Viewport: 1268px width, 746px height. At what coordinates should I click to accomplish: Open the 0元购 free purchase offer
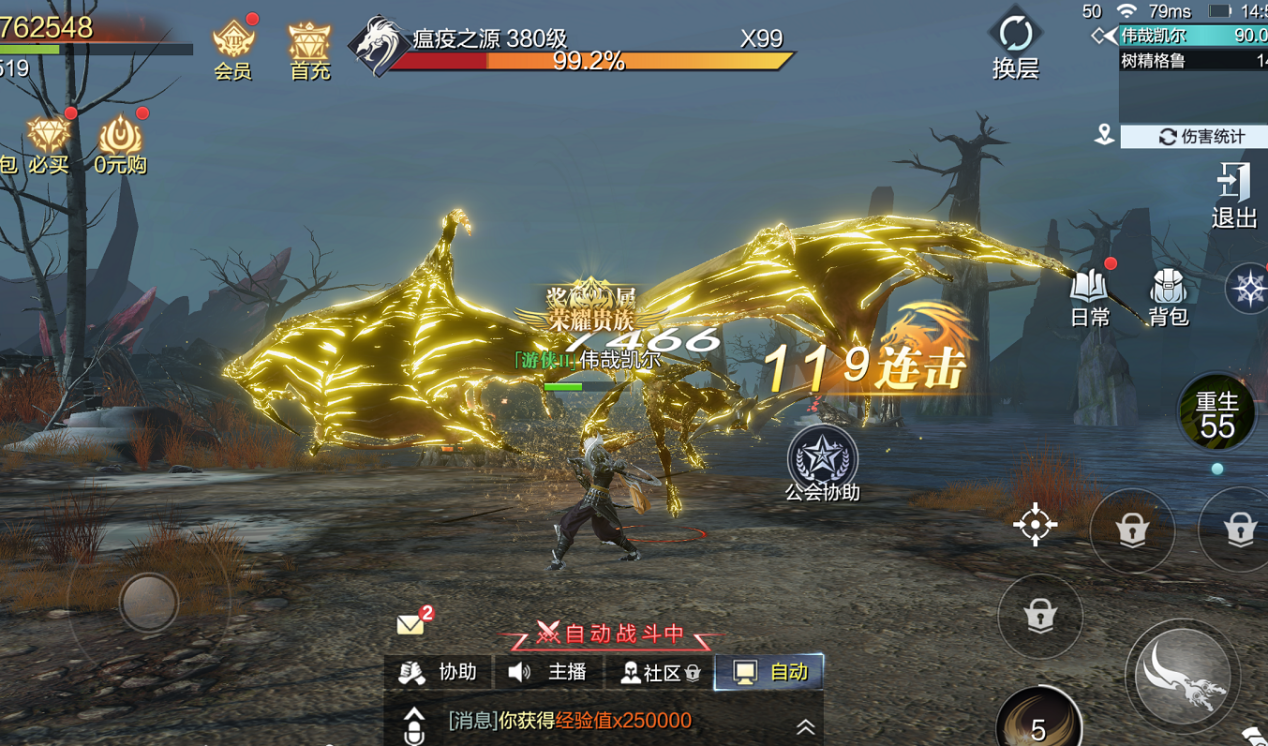tap(120, 143)
